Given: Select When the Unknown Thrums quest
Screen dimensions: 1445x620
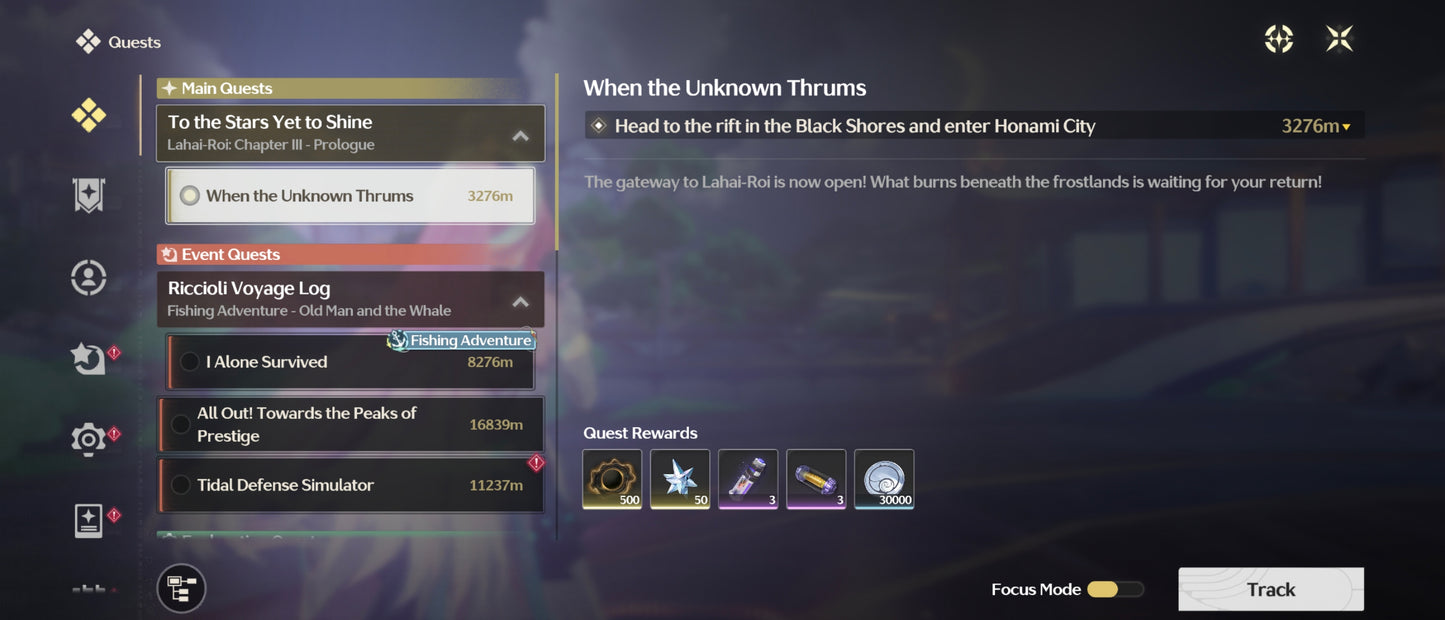Looking at the screenshot, I should coord(350,196).
